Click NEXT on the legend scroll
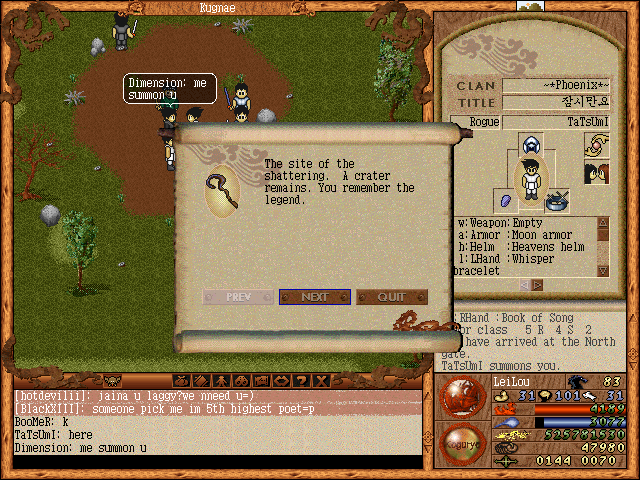This screenshot has width=640, height=480. [x=314, y=297]
